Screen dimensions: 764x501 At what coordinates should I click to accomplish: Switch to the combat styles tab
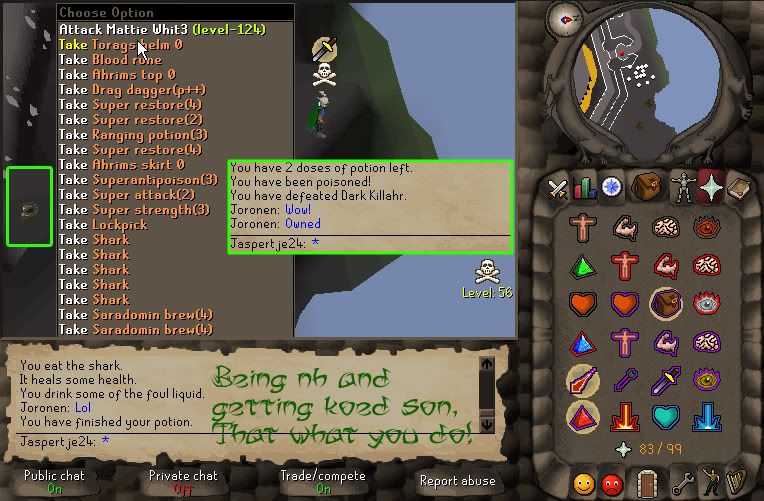click(x=558, y=187)
